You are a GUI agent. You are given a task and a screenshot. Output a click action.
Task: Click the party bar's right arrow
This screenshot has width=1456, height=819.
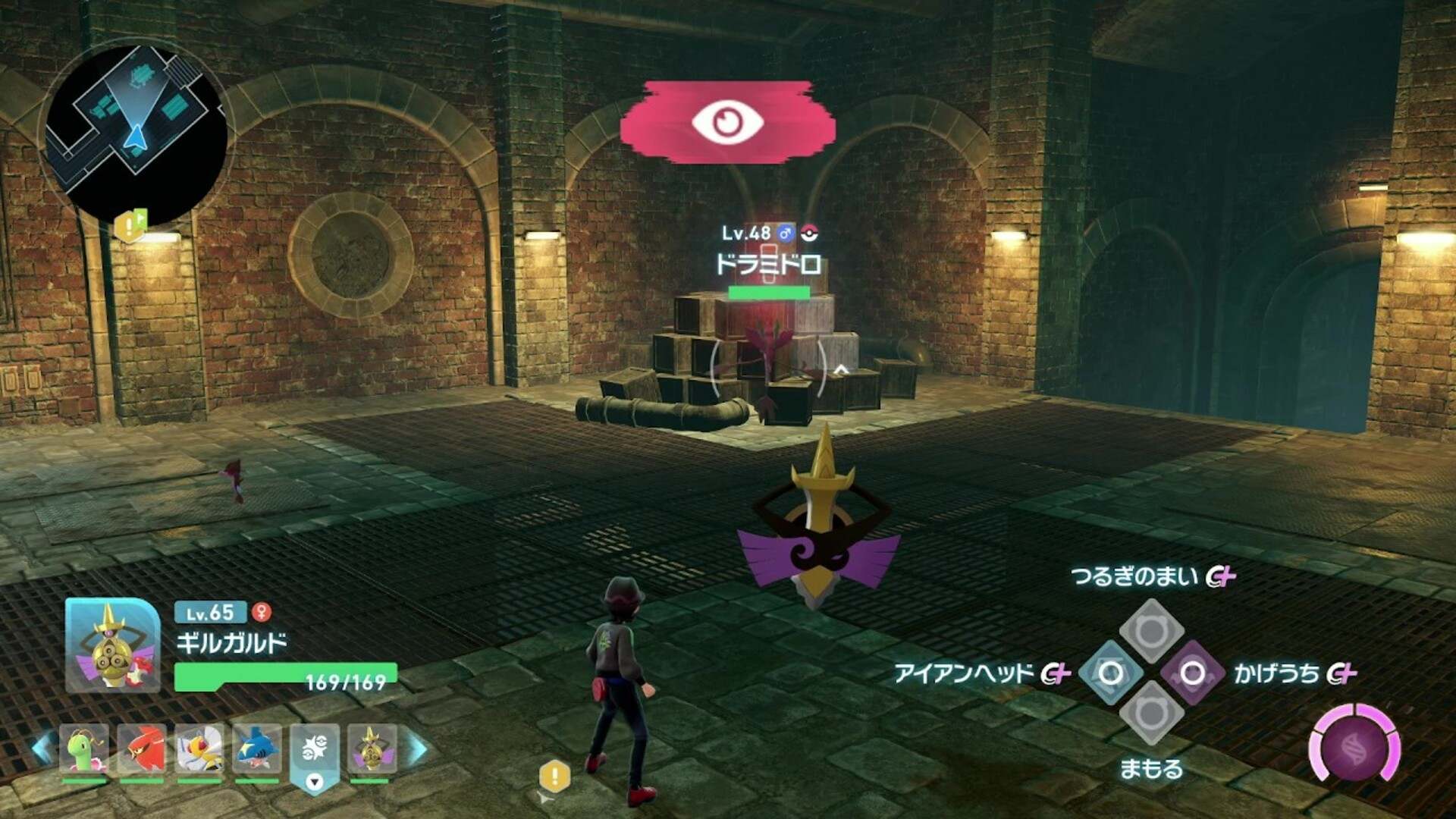coord(417,748)
